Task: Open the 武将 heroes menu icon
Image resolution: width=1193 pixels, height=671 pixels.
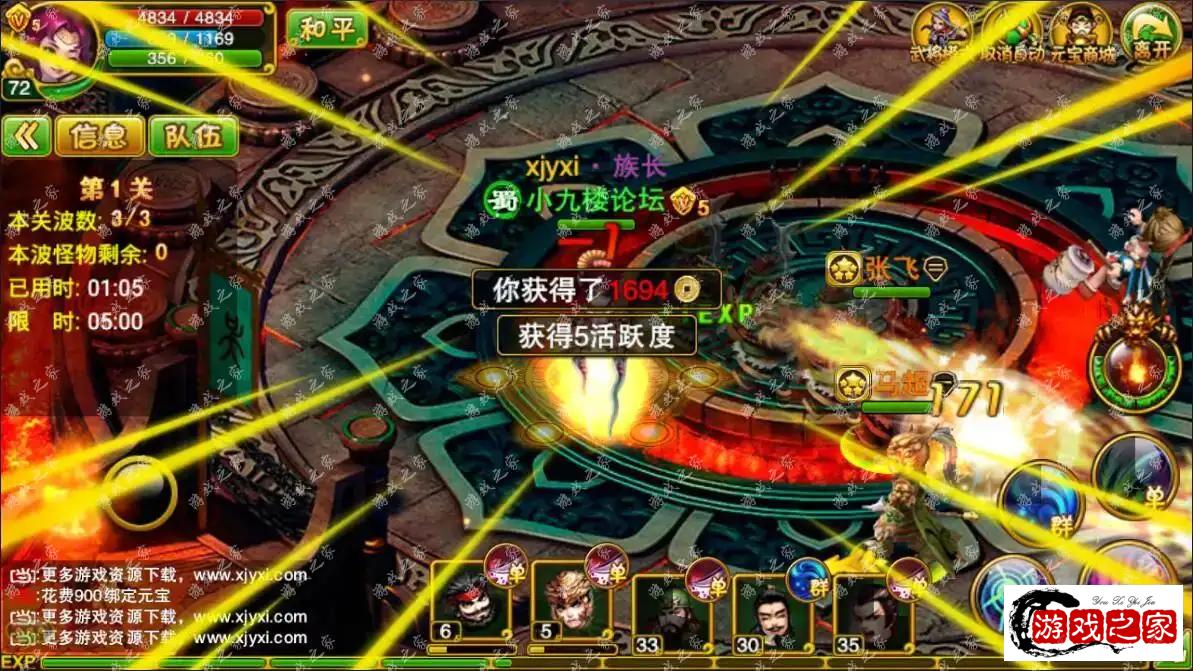Action: point(941,32)
